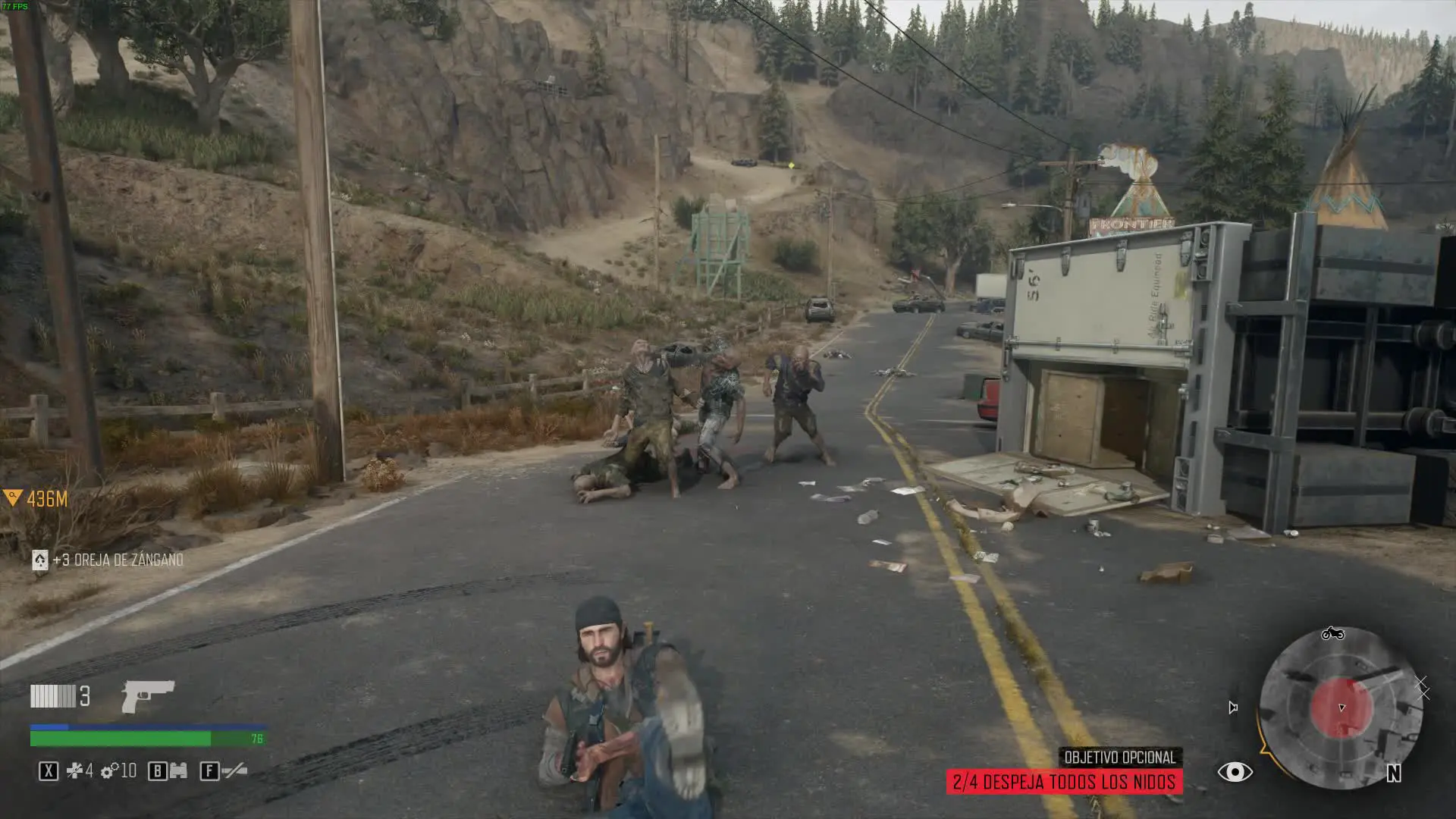Click the crossed X markers on minimap edge
Image resolution: width=1456 pixels, height=819 pixels.
point(1422,688)
